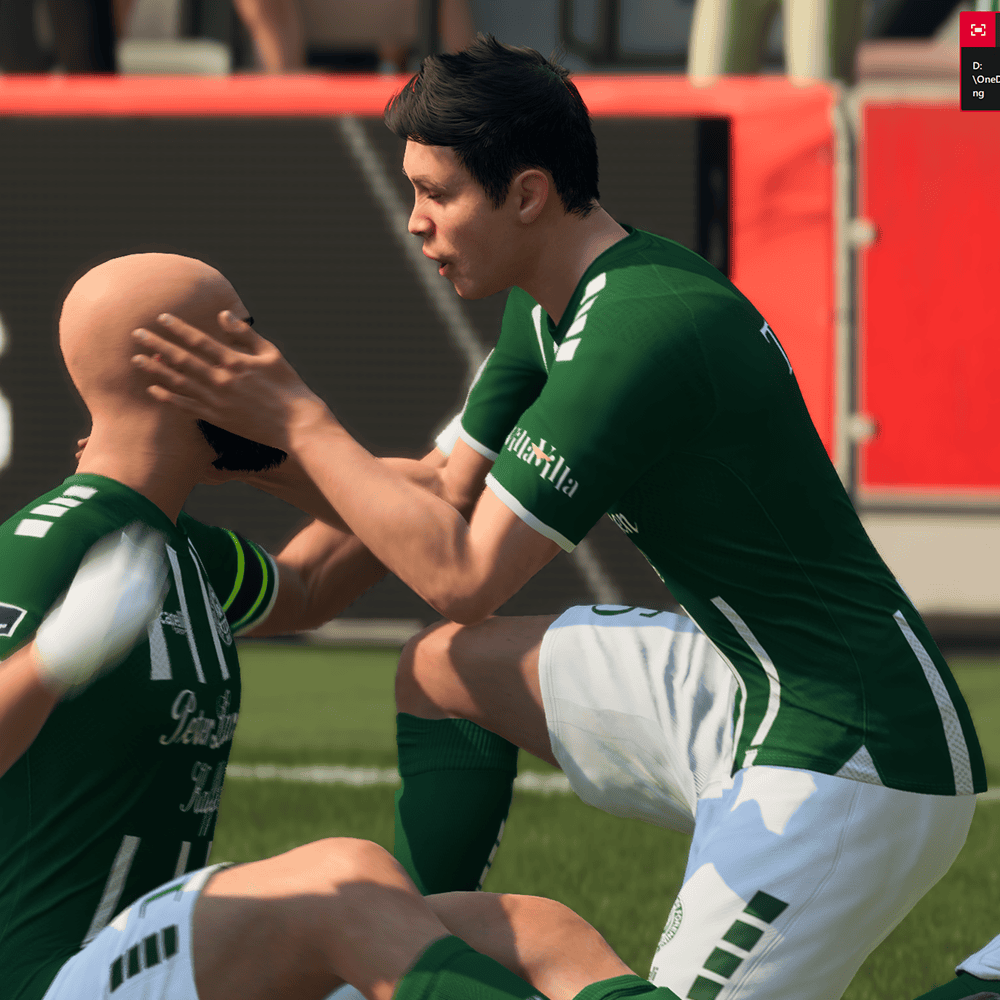Click the red screen capture icon
Image resolution: width=1000 pixels, height=1000 pixels.
pos(977,30)
